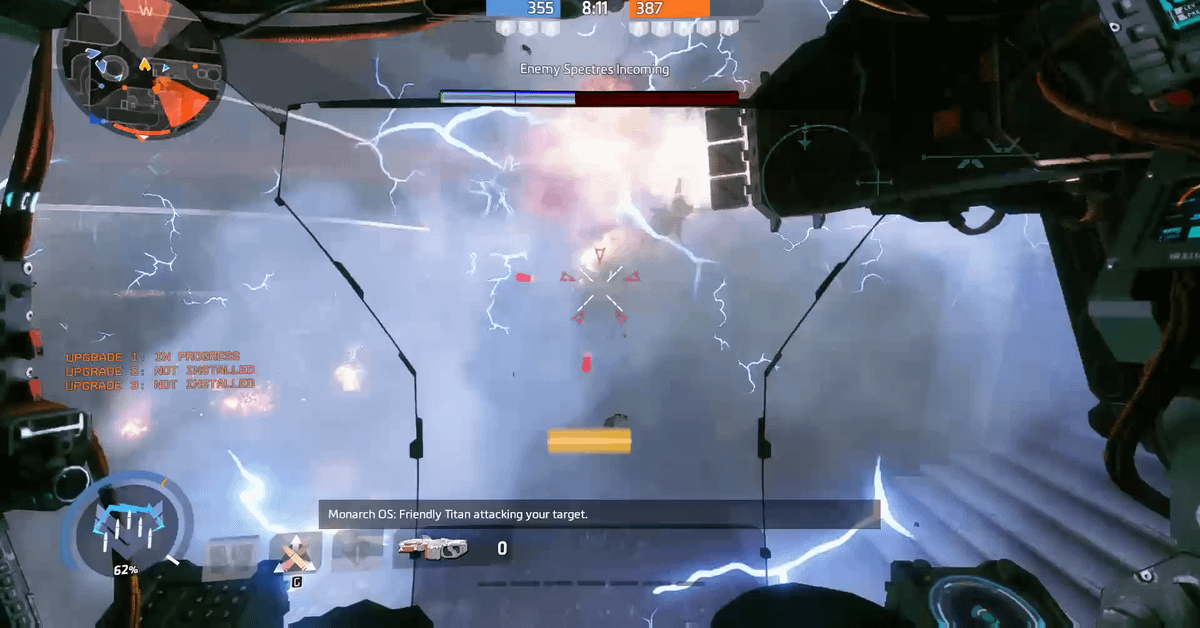The width and height of the screenshot is (1200, 628).
Task: Click the yellow player arrow on minimap
Action: (145, 65)
